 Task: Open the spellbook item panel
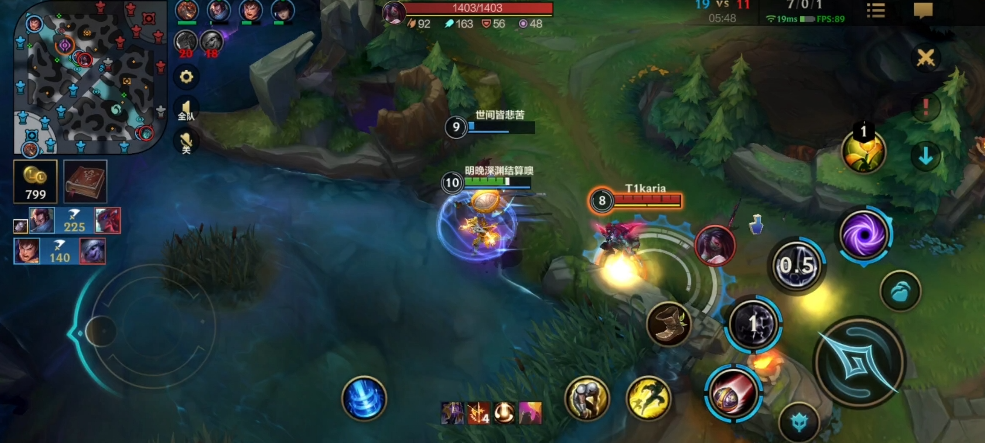click(86, 181)
